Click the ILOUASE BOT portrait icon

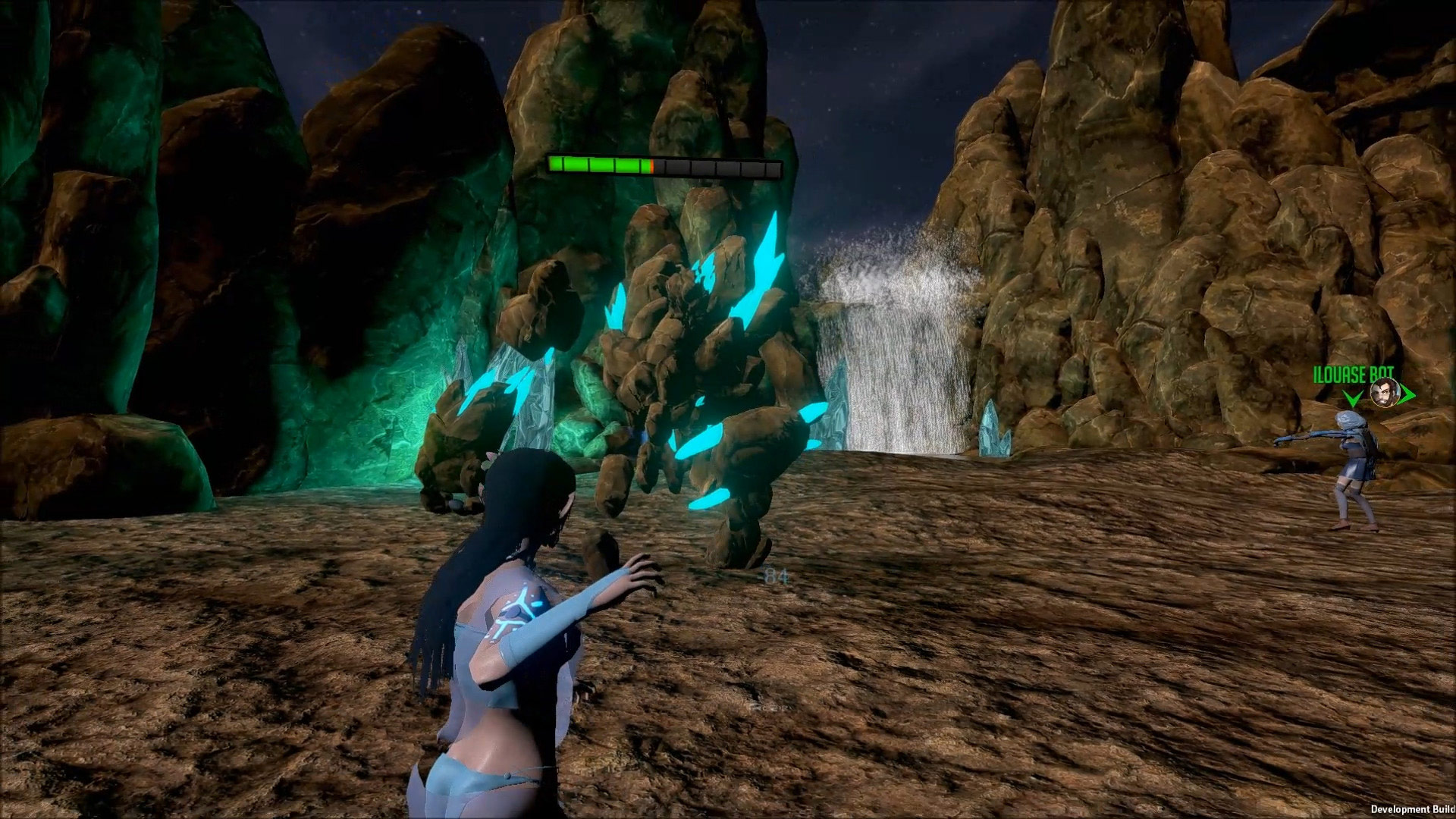click(1382, 394)
